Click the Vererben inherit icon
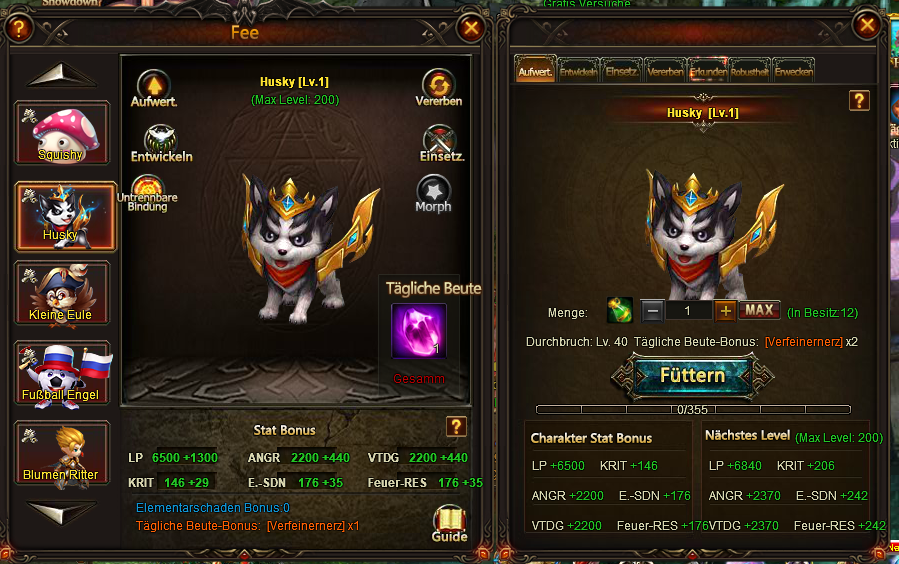 coord(438,87)
